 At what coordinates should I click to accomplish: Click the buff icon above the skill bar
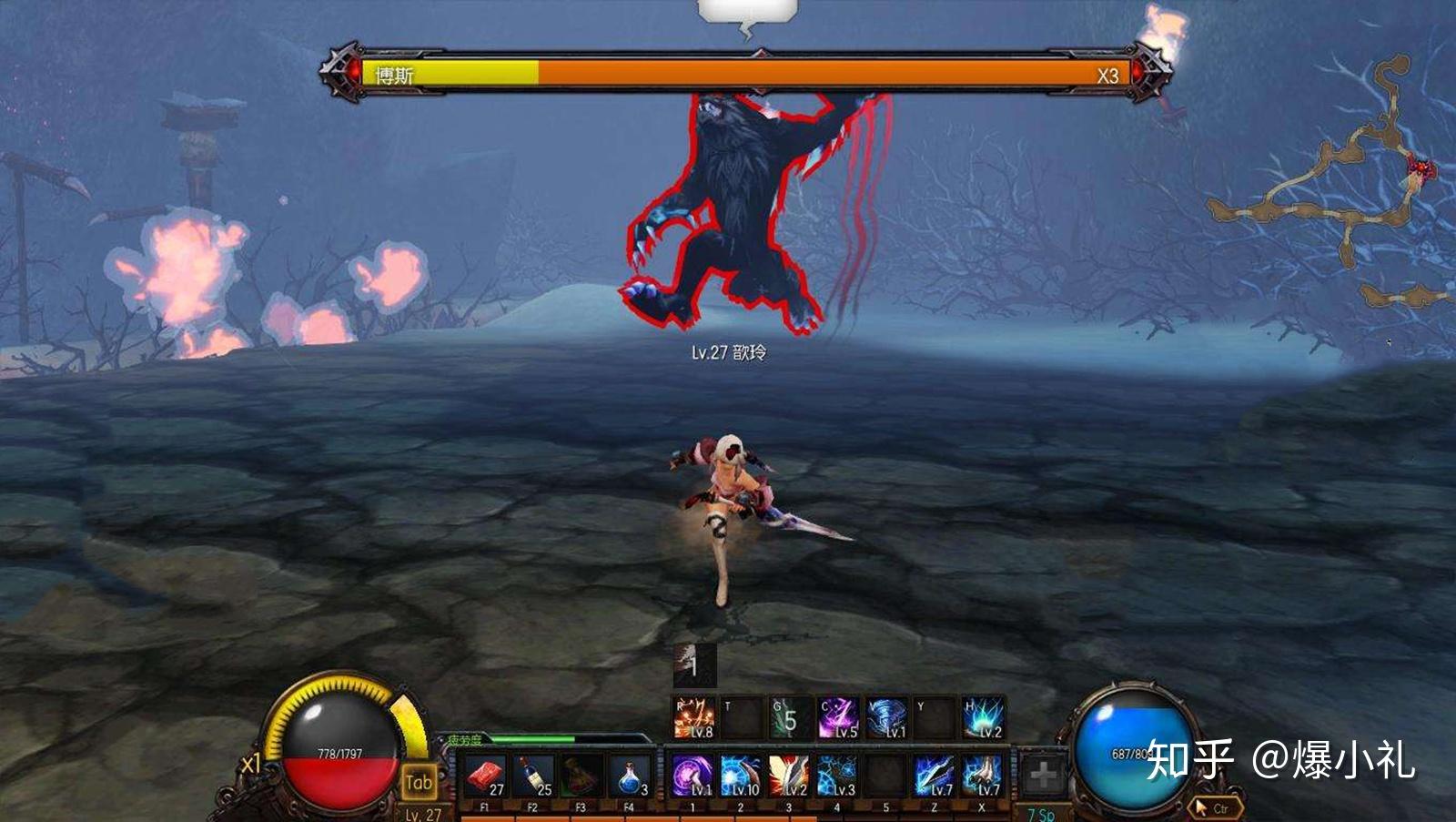click(x=694, y=665)
